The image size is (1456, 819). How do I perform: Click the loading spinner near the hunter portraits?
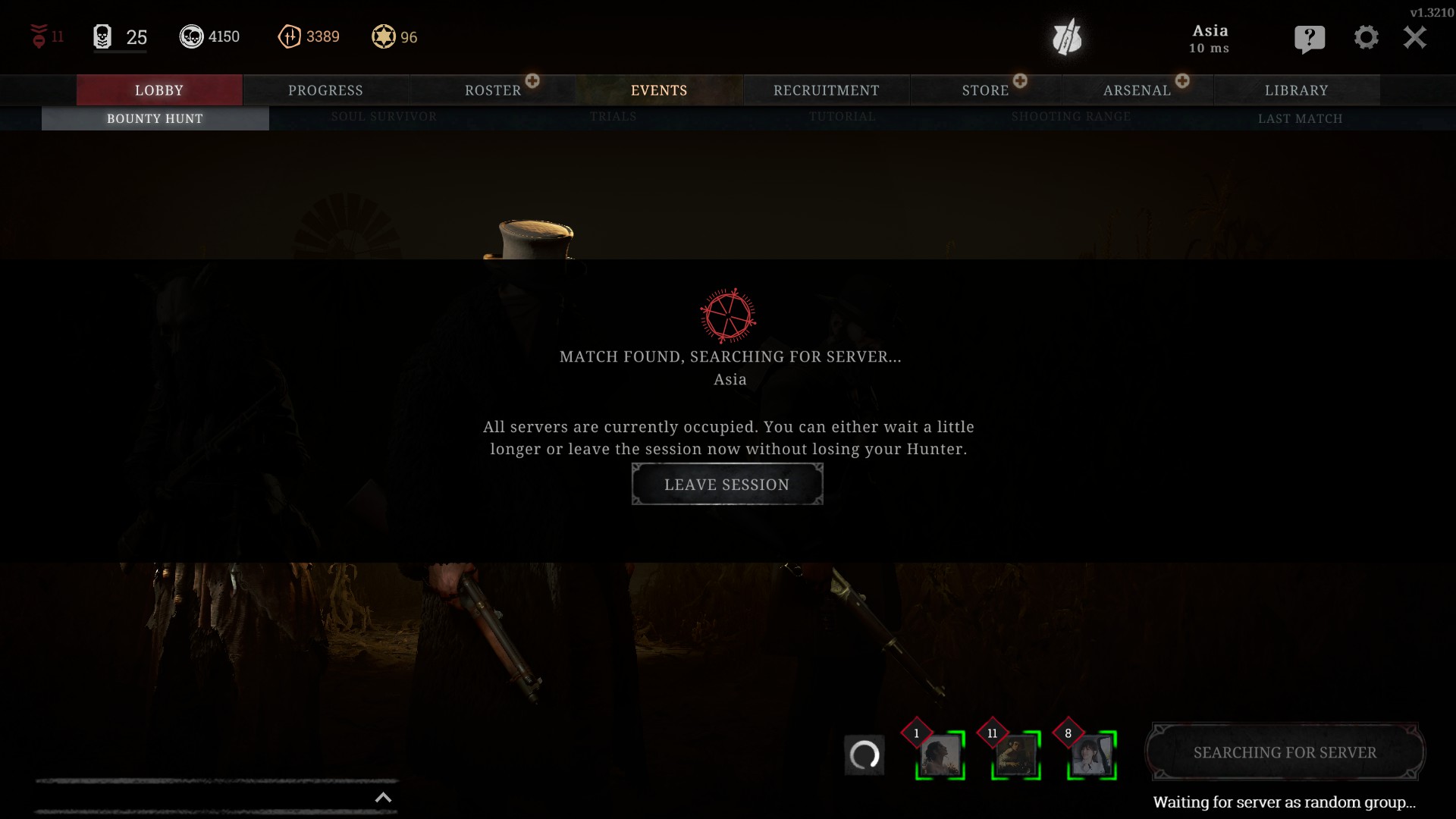[867, 755]
